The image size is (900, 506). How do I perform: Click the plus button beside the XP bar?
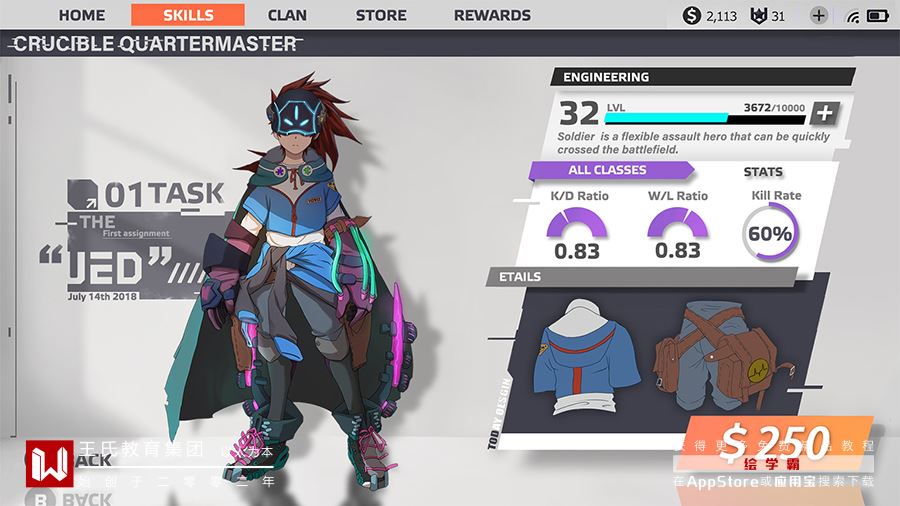point(823,113)
